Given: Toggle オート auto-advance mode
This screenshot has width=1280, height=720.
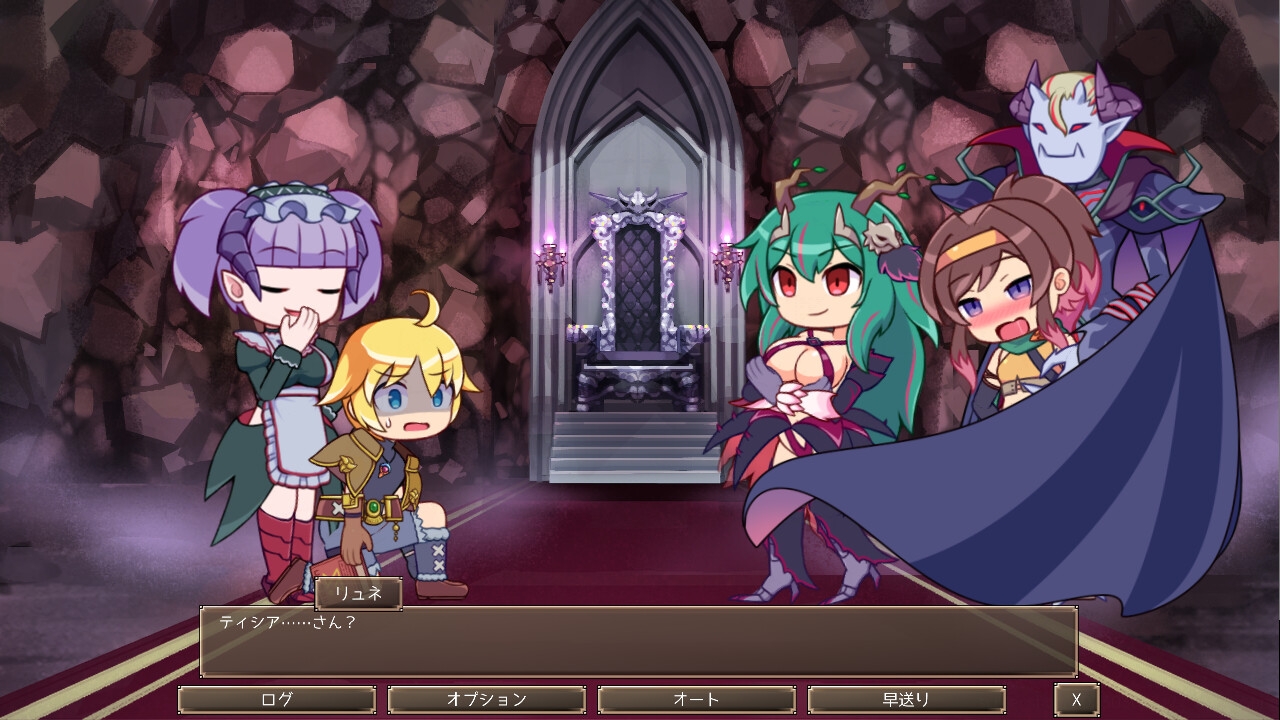Looking at the screenshot, I should pos(696,699).
